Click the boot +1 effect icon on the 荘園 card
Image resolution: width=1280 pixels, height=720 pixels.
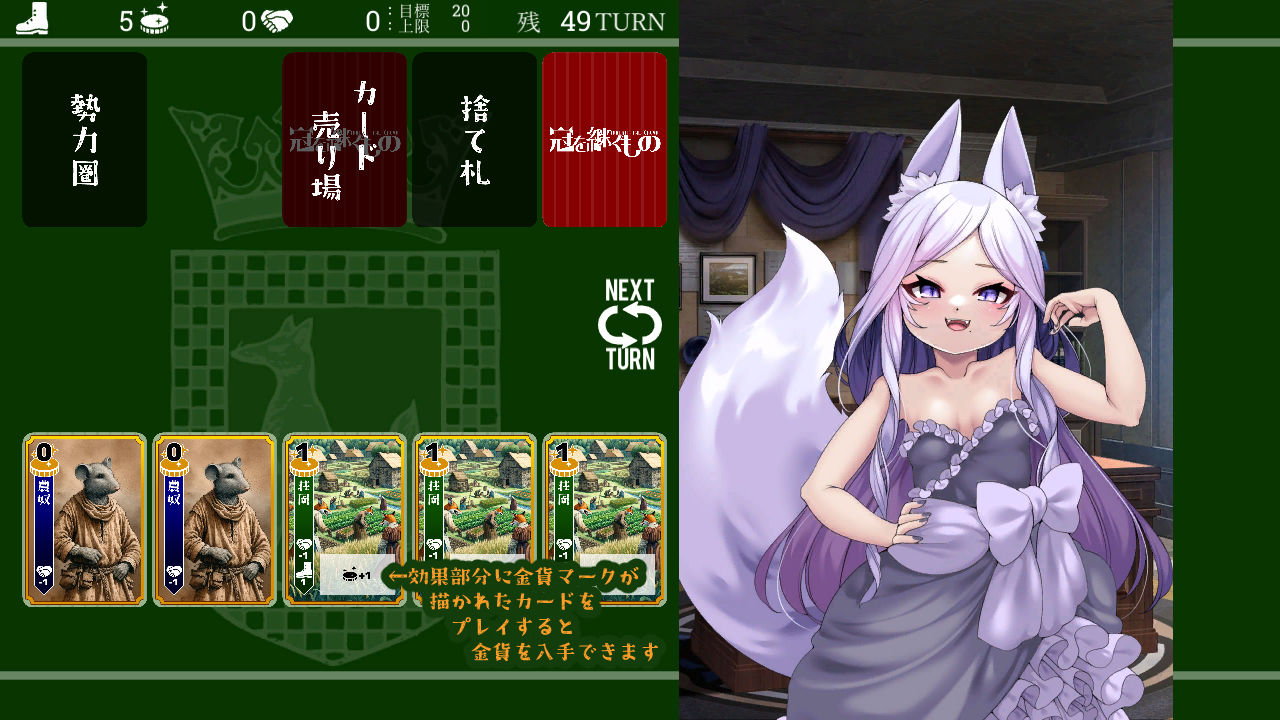point(304,572)
